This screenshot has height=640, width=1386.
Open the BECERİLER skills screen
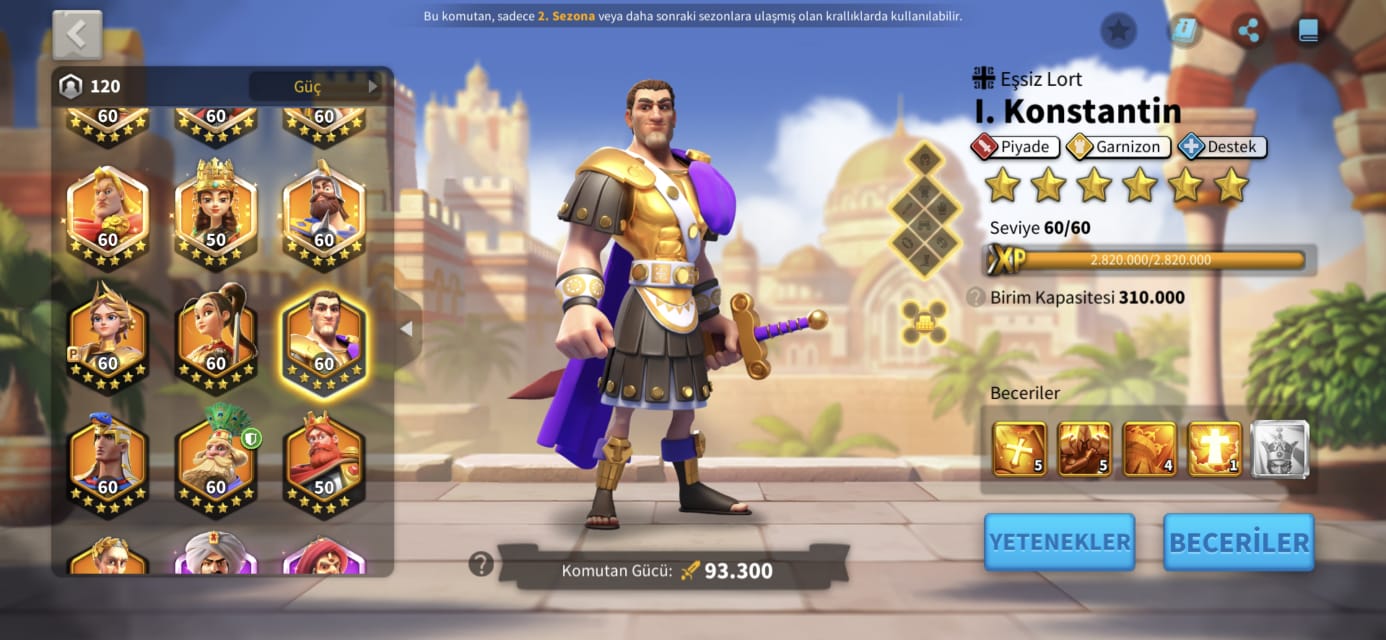(1238, 542)
